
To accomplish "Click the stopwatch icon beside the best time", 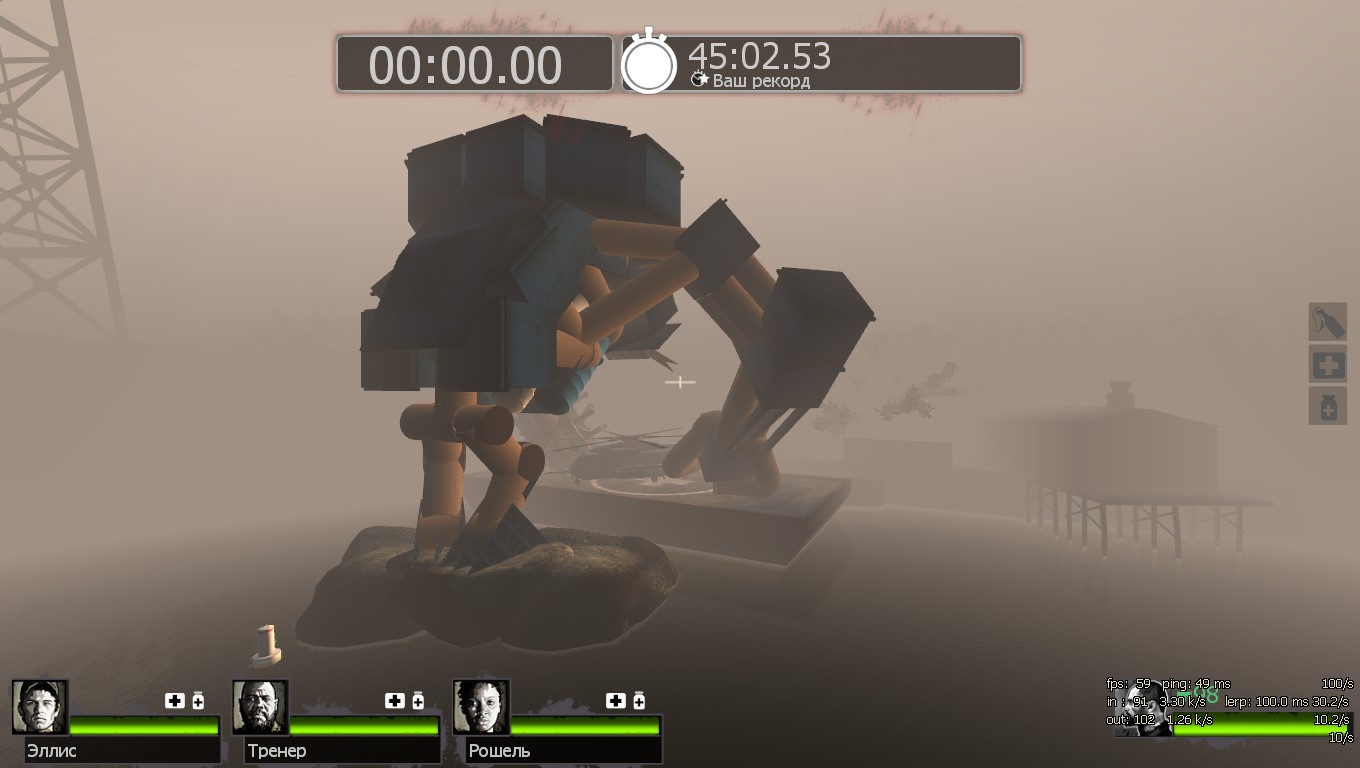I will [650, 63].
